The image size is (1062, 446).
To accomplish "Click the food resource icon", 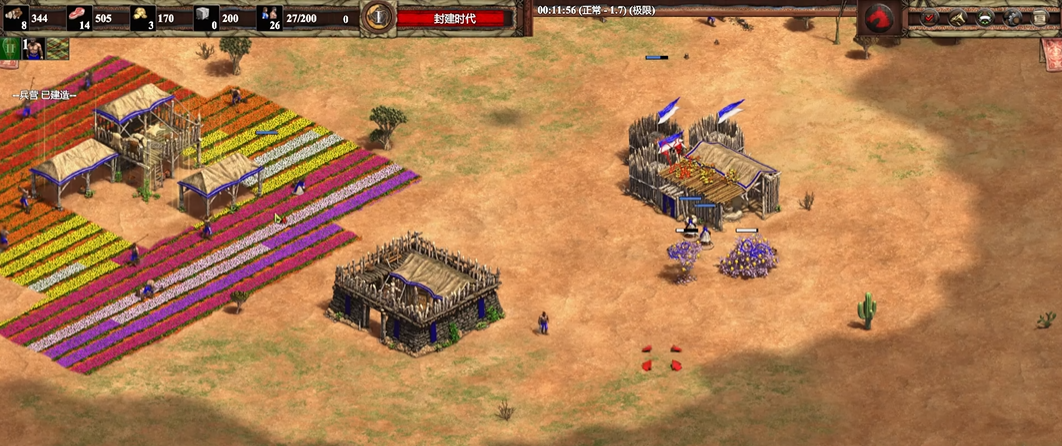I will coord(79,15).
